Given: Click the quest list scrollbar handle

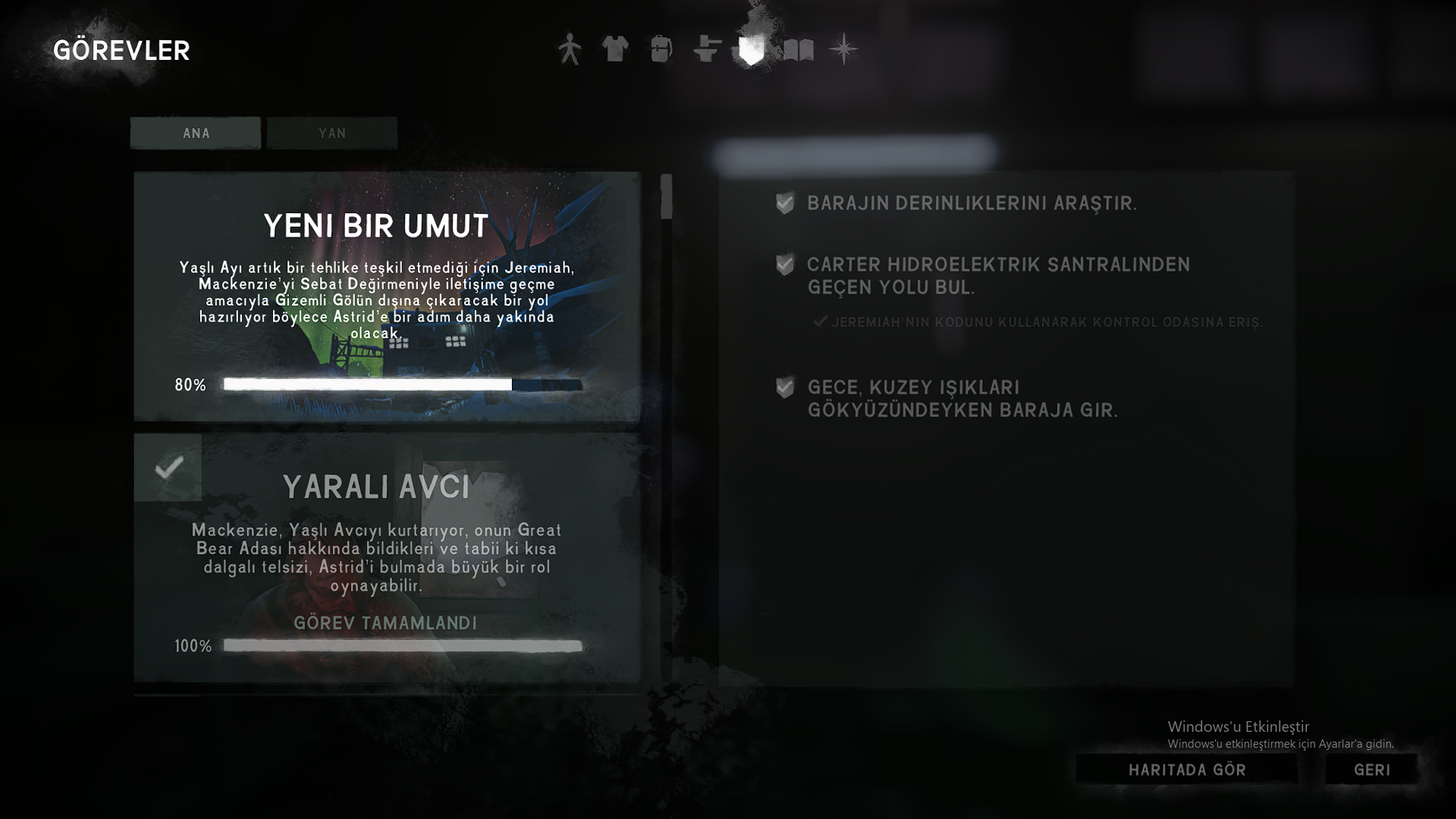Looking at the screenshot, I should 666,196.
